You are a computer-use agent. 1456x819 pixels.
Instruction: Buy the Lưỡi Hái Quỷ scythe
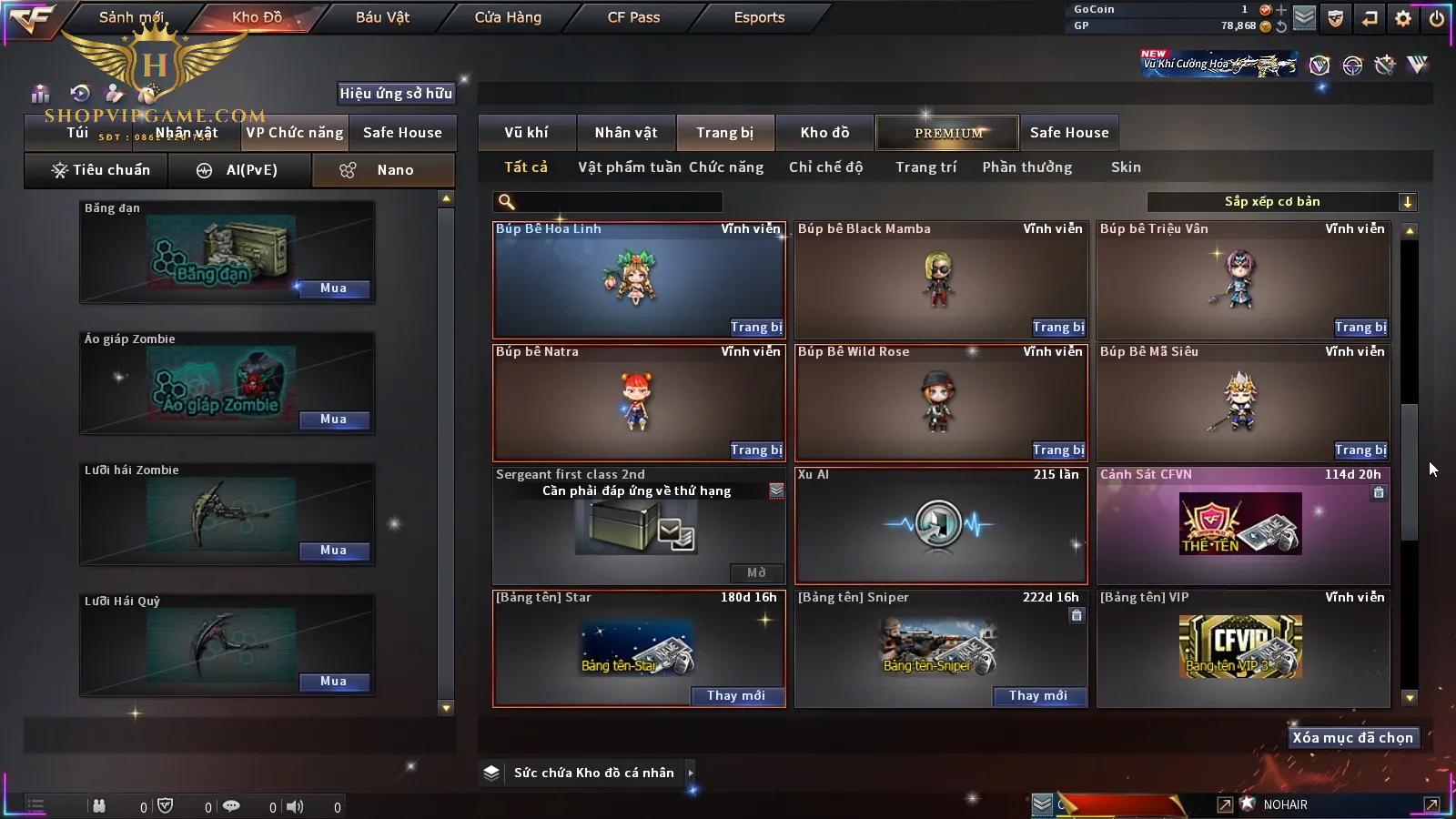(x=333, y=682)
